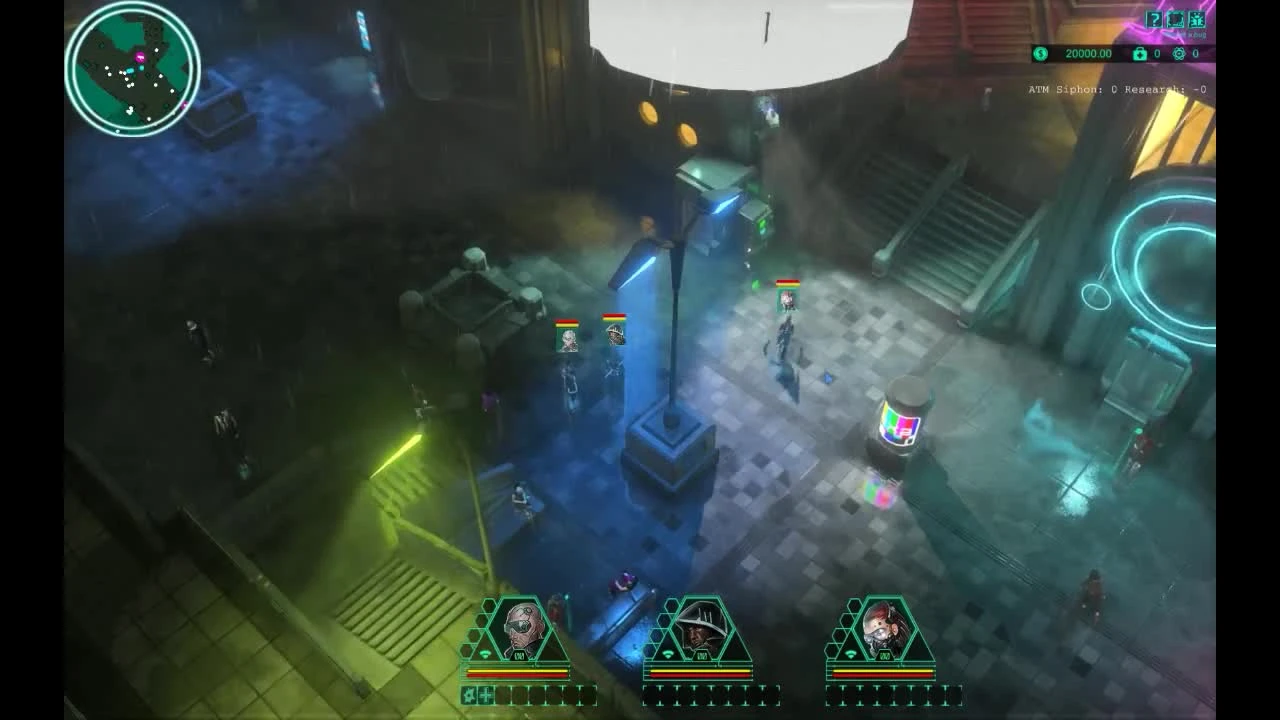Click the LVL badge on third agent's portrait
This screenshot has width=1280, height=720.
point(884,656)
